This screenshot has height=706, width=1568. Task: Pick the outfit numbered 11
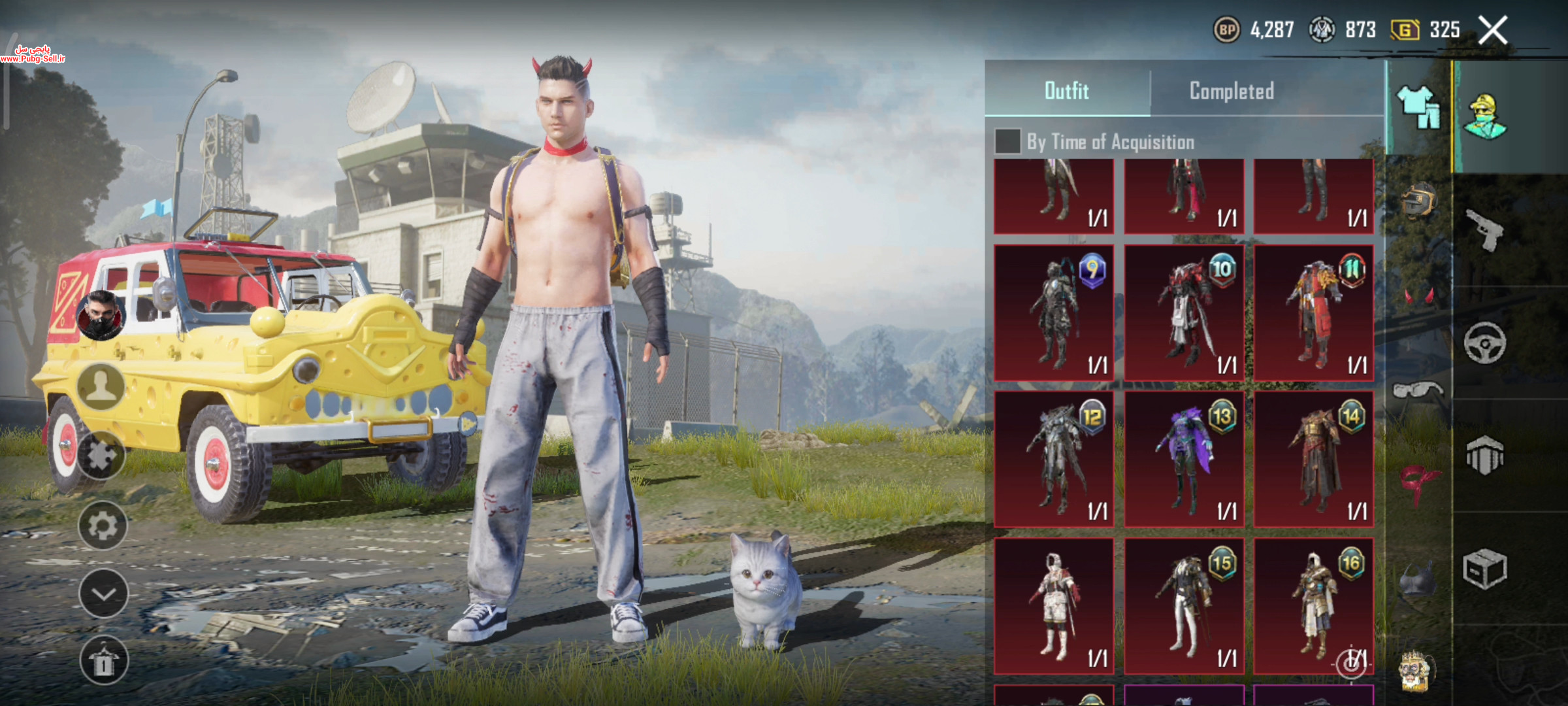tap(1313, 312)
